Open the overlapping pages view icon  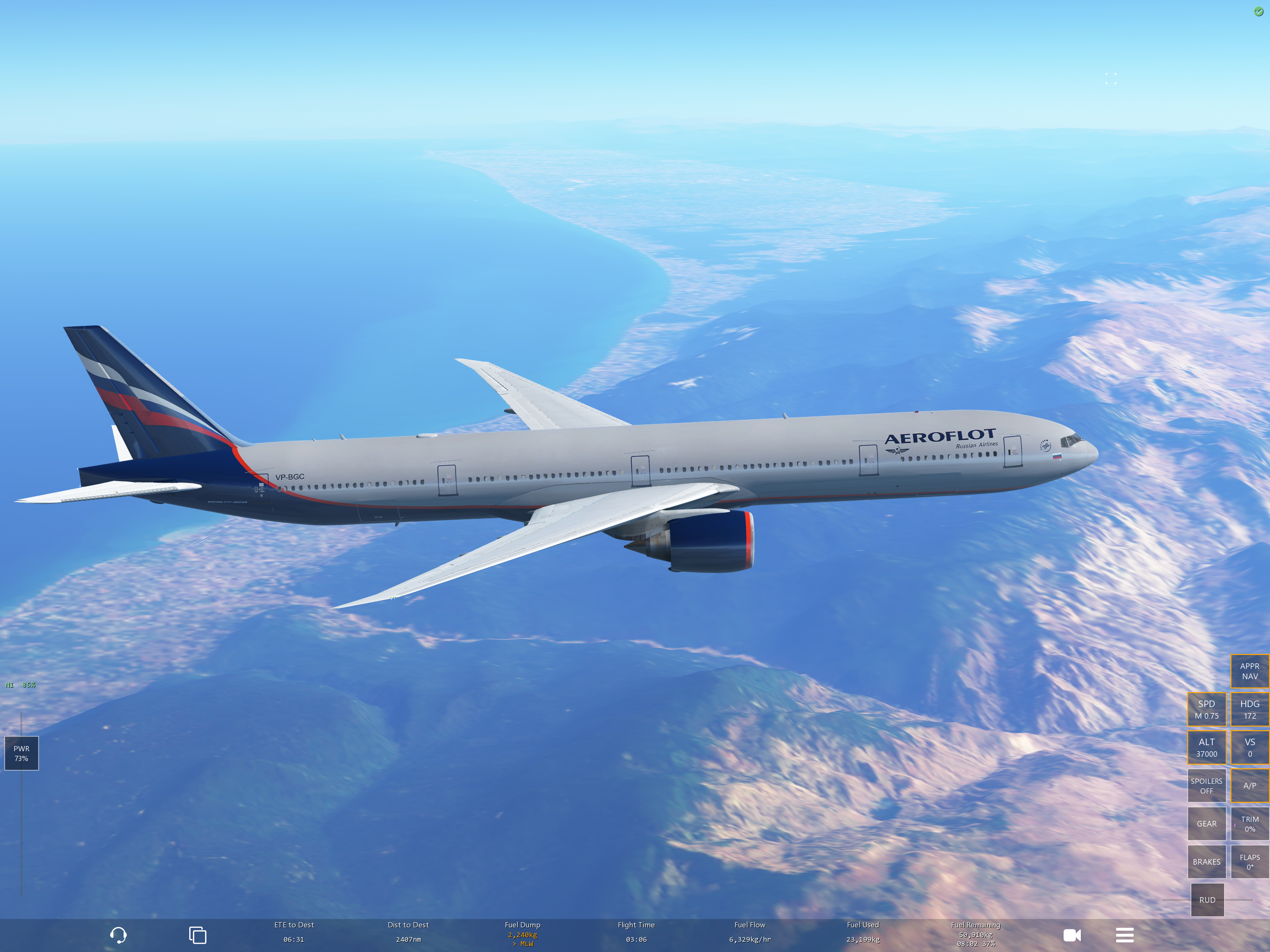point(198,935)
